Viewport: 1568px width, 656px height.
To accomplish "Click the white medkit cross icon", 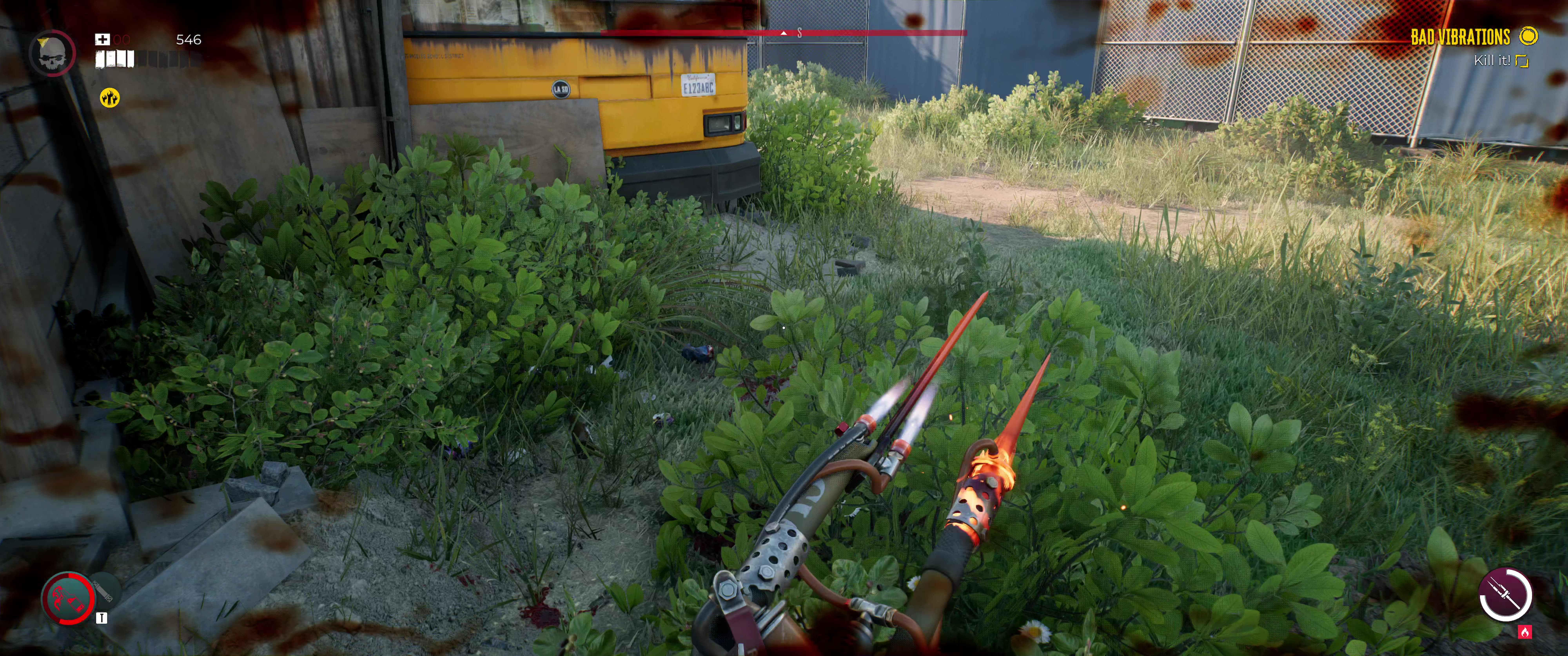I will (x=102, y=40).
